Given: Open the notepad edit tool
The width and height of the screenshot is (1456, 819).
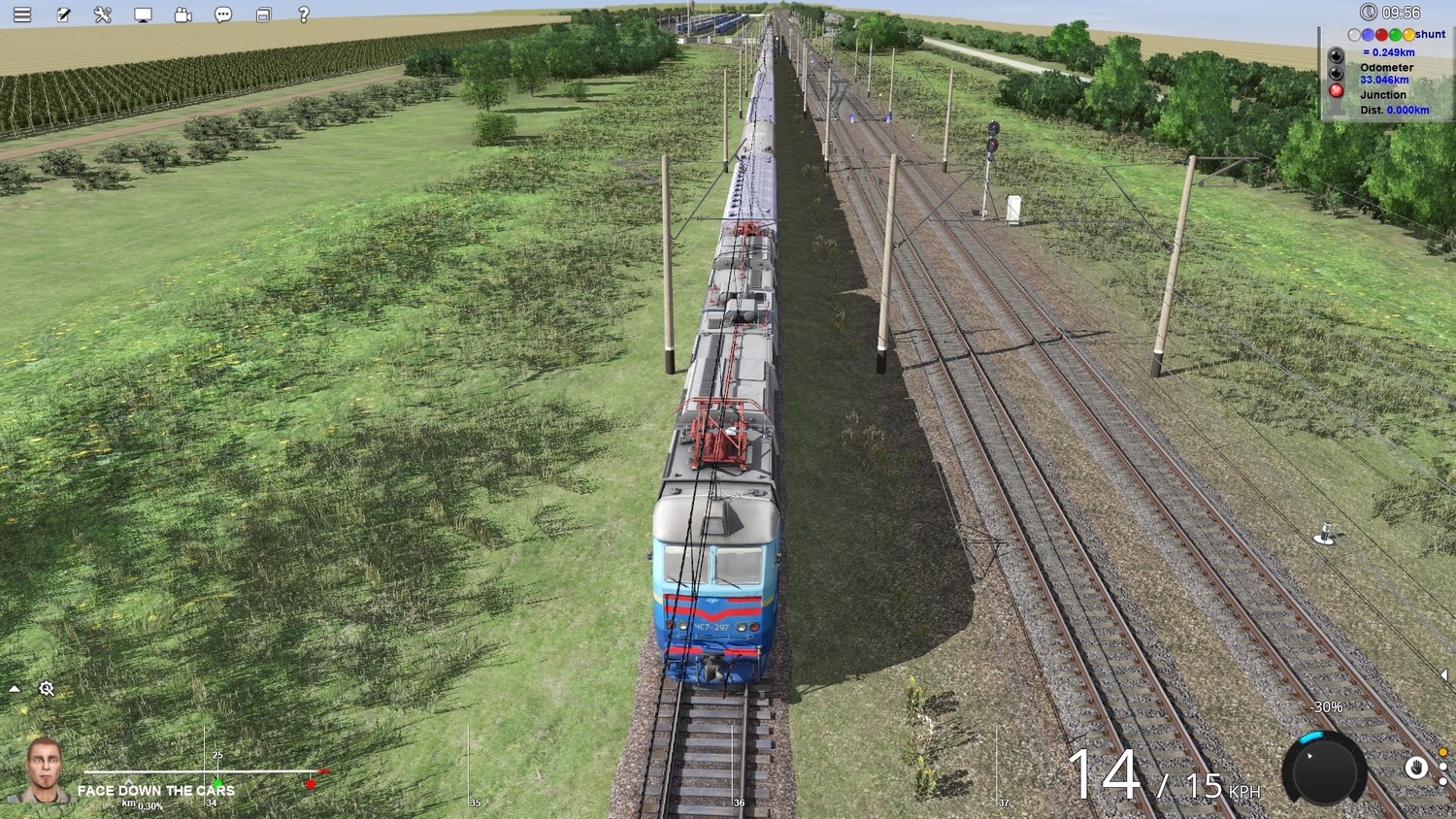Looking at the screenshot, I should [63, 15].
